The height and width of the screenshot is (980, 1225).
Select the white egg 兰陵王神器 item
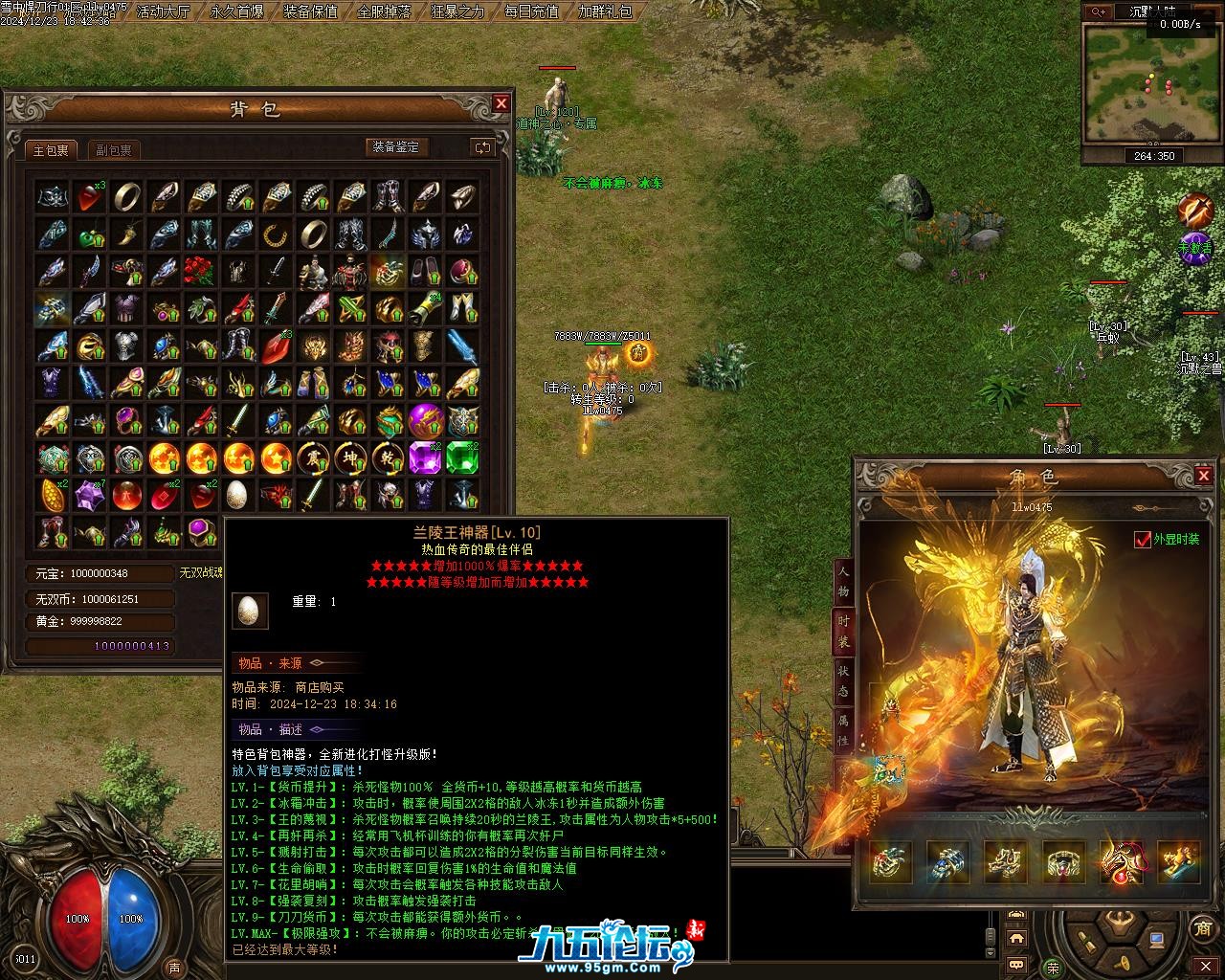click(x=236, y=495)
